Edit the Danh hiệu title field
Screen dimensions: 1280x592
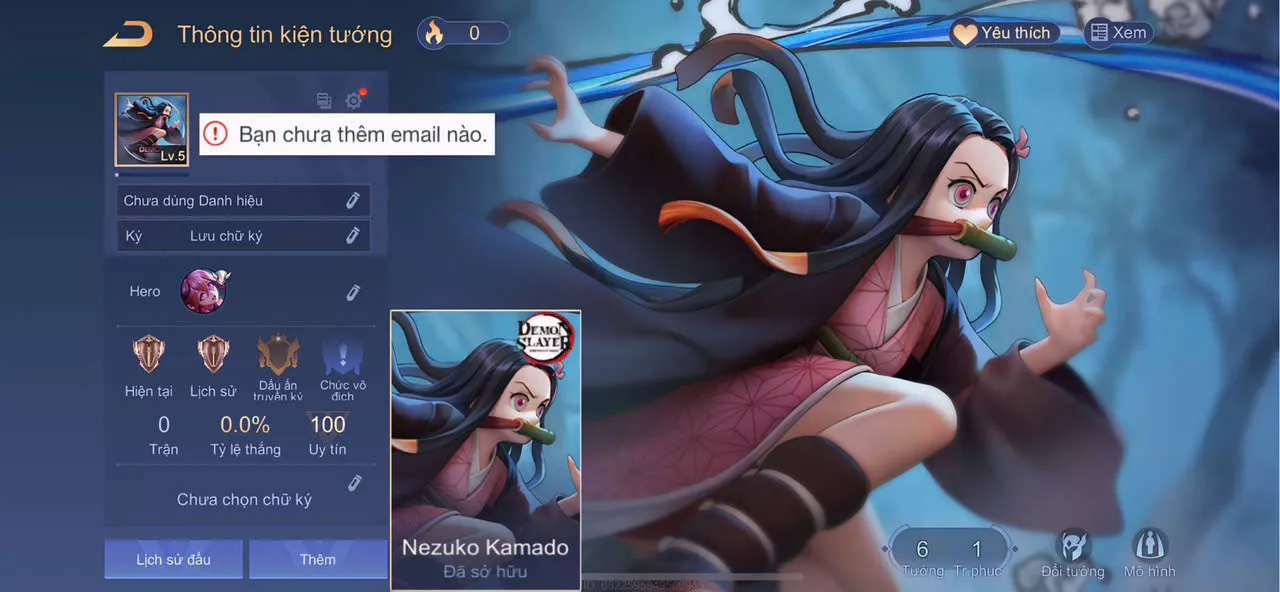point(352,201)
